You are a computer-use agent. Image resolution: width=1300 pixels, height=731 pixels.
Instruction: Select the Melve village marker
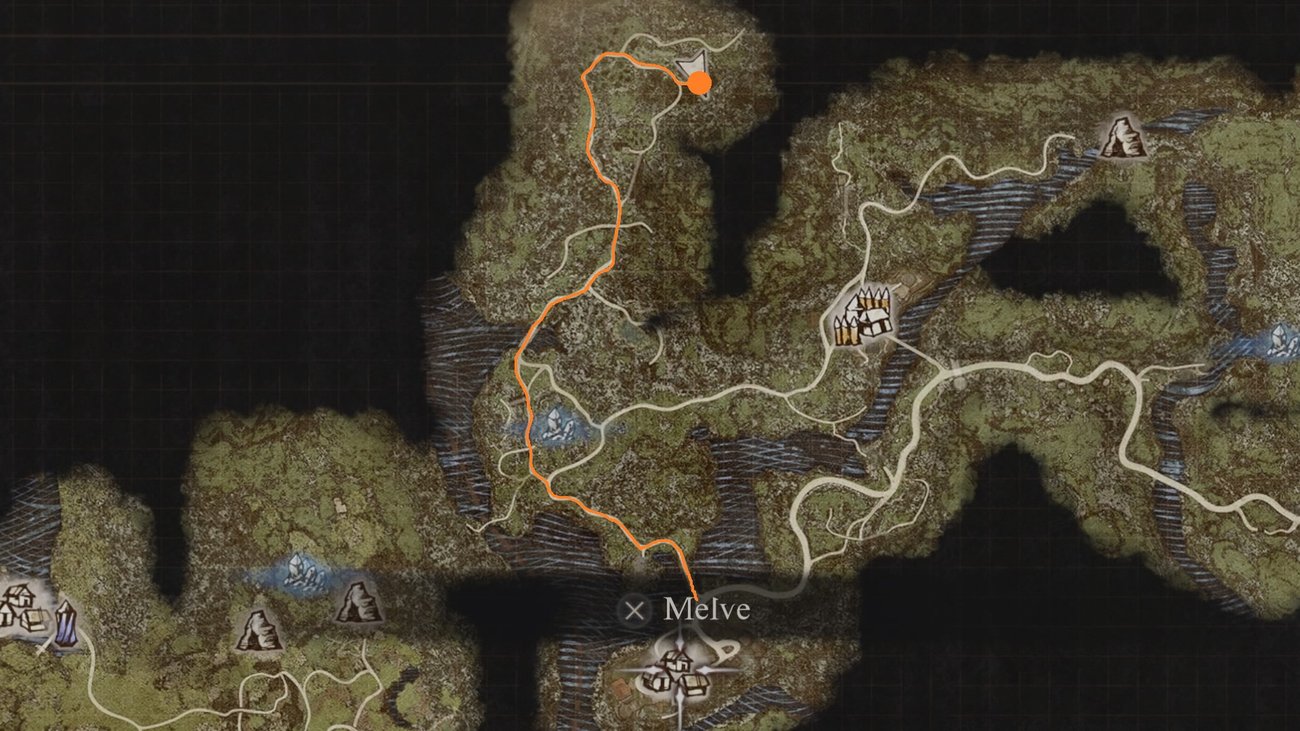pos(678,670)
